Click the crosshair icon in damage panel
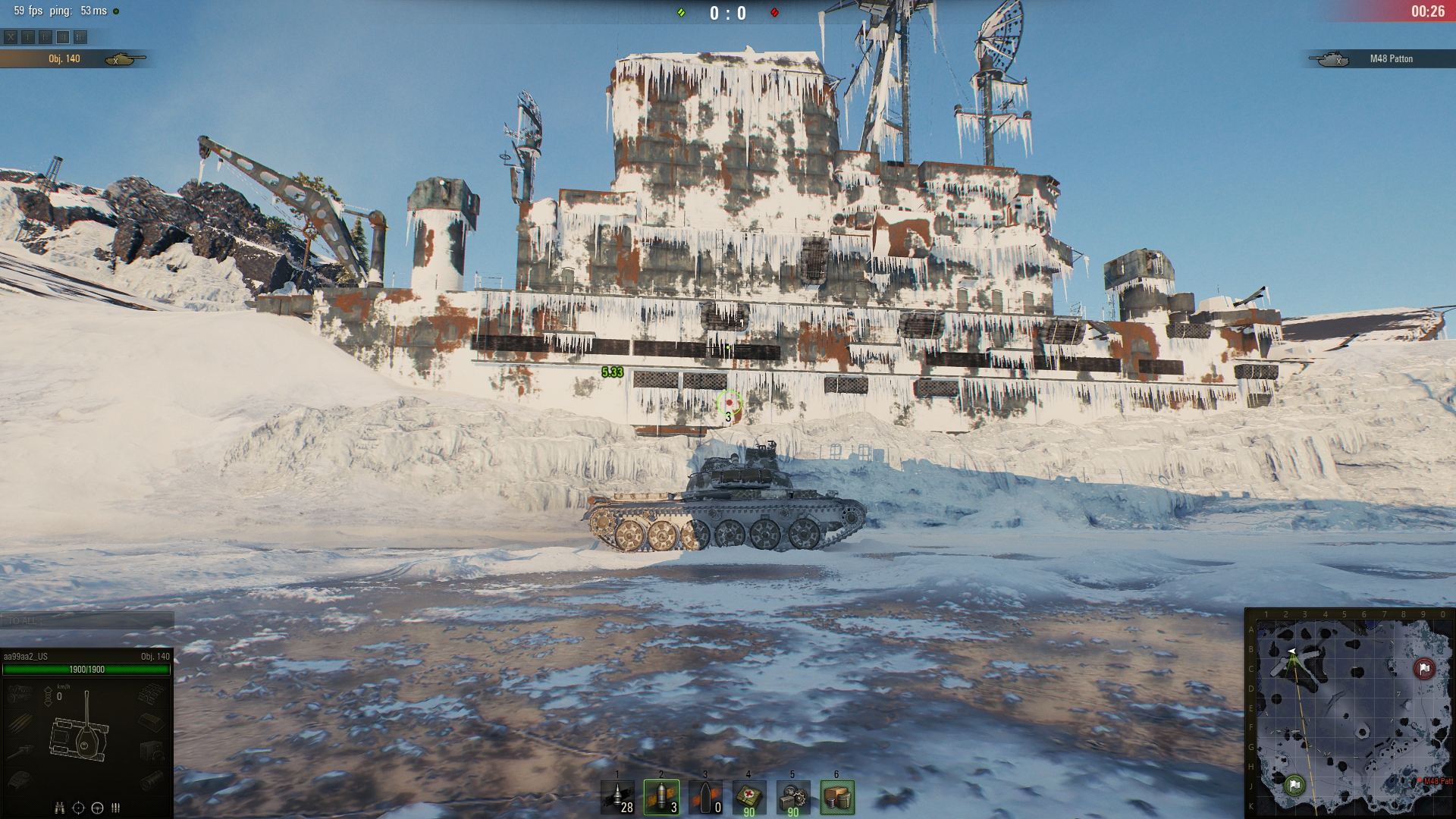Viewport: 1456px width, 819px height. tap(78, 808)
